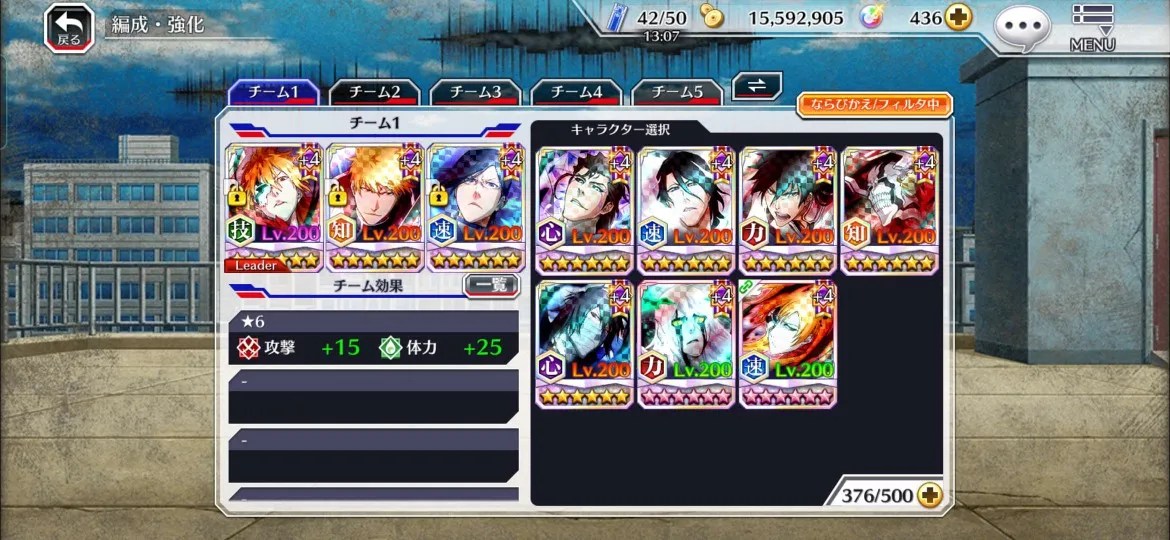Select the 知 orange-haired character in Team 1
The width and height of the screenshot is (1170, 540).
pos(375,208)
